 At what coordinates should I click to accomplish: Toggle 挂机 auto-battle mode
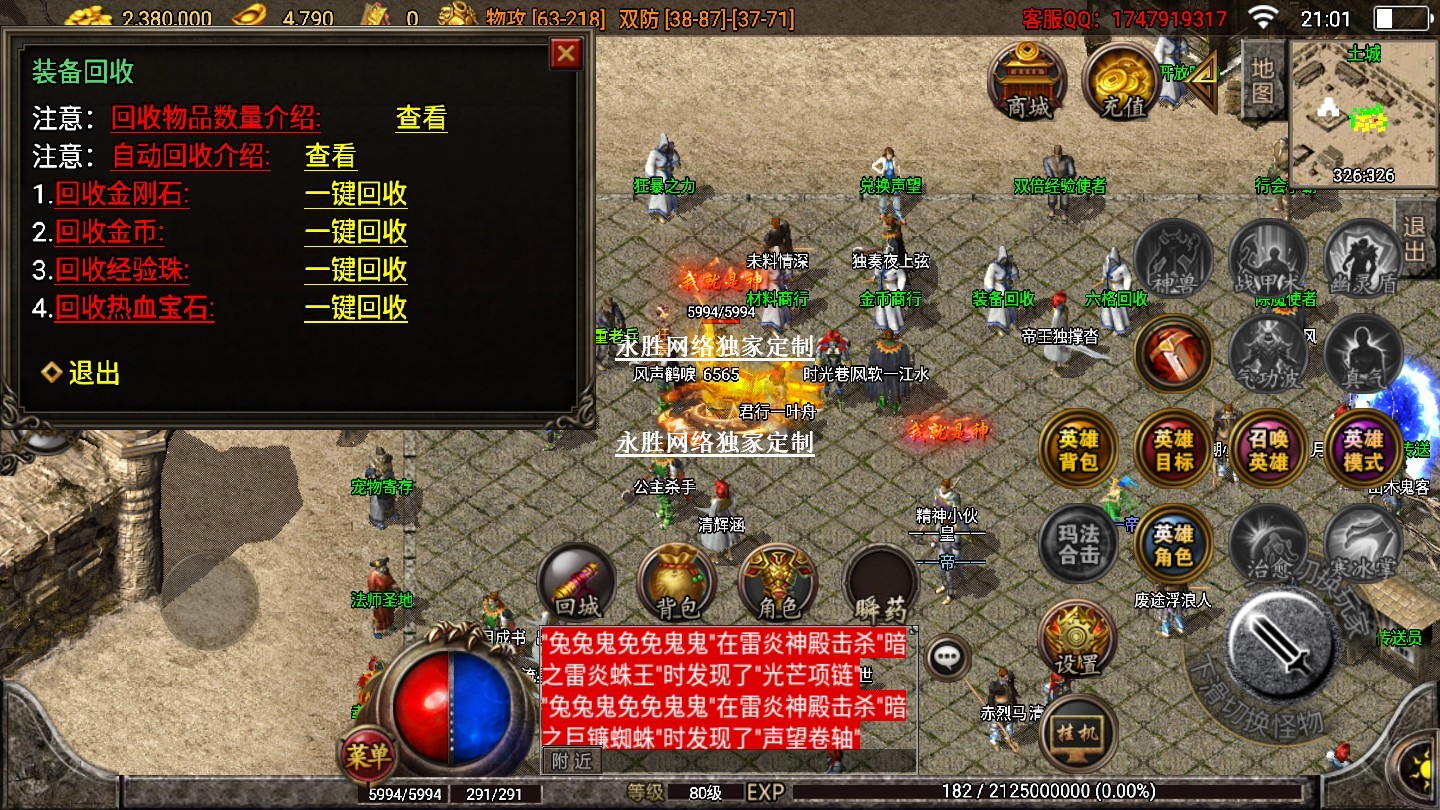tap(1078, 733)
